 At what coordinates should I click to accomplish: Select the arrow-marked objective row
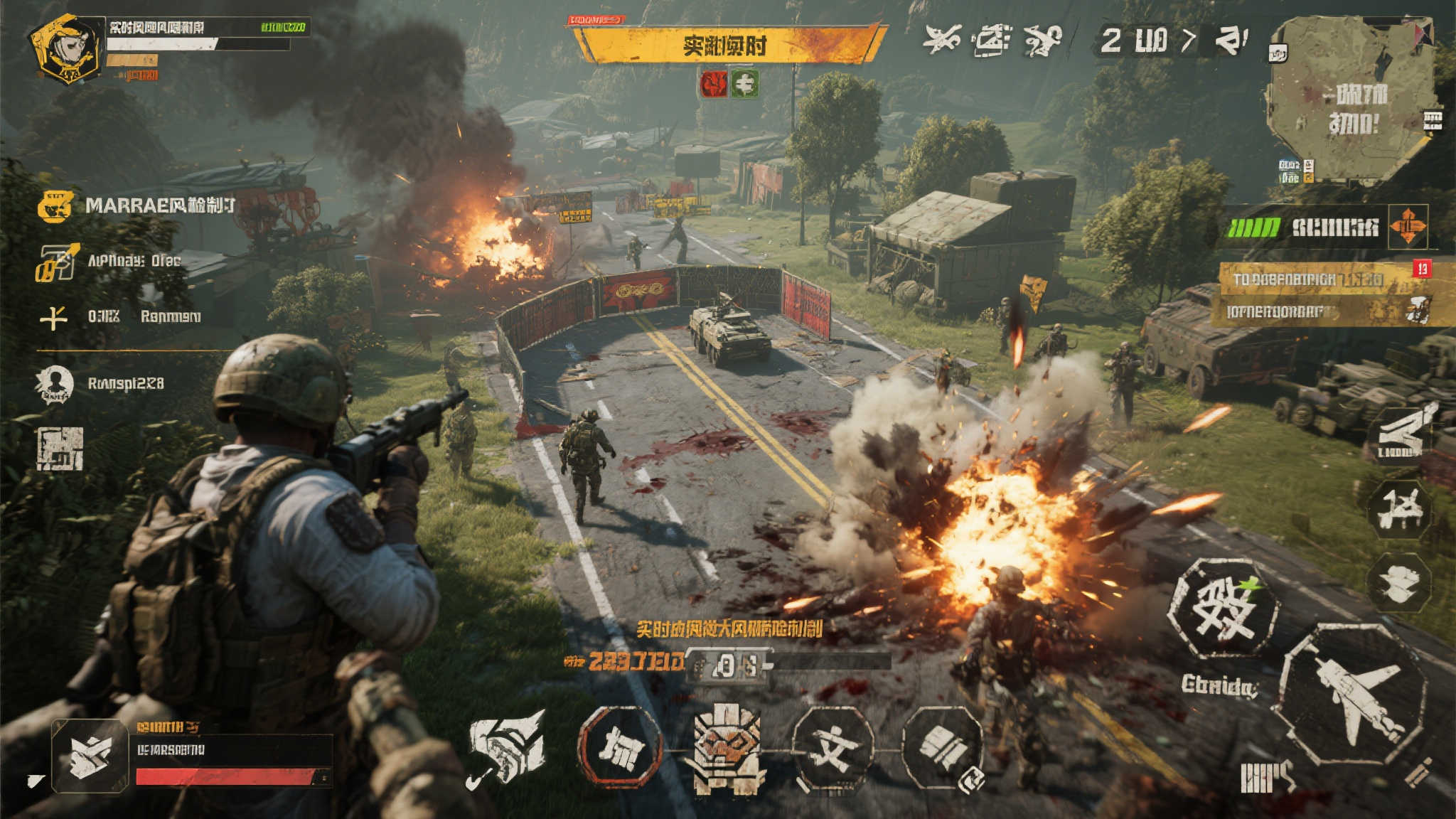114,262
